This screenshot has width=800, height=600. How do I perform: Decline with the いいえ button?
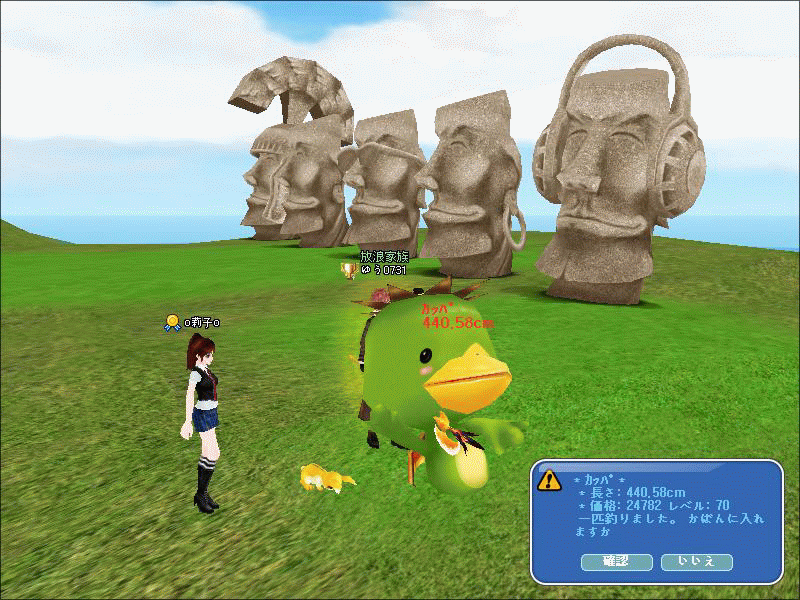(696, 562)
